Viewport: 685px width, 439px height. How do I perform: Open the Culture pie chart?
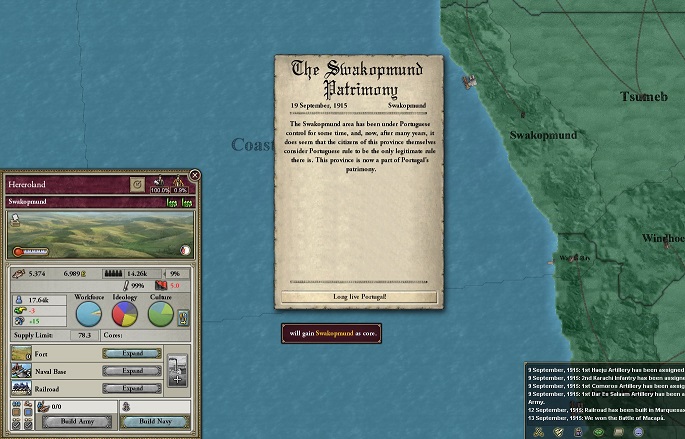pos(161,314)
